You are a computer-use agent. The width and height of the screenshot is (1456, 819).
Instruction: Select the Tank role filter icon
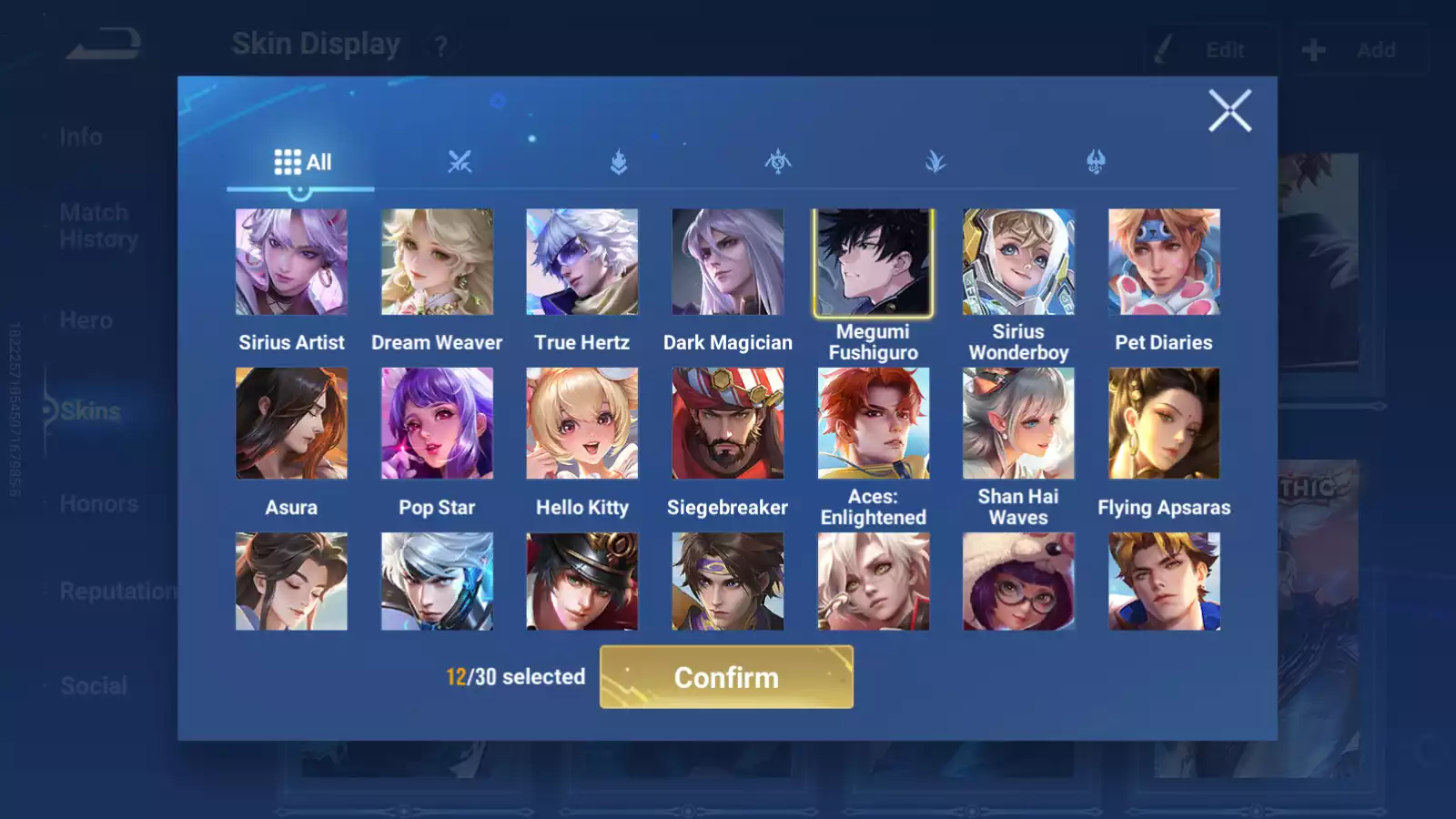(x=617, y=162)
